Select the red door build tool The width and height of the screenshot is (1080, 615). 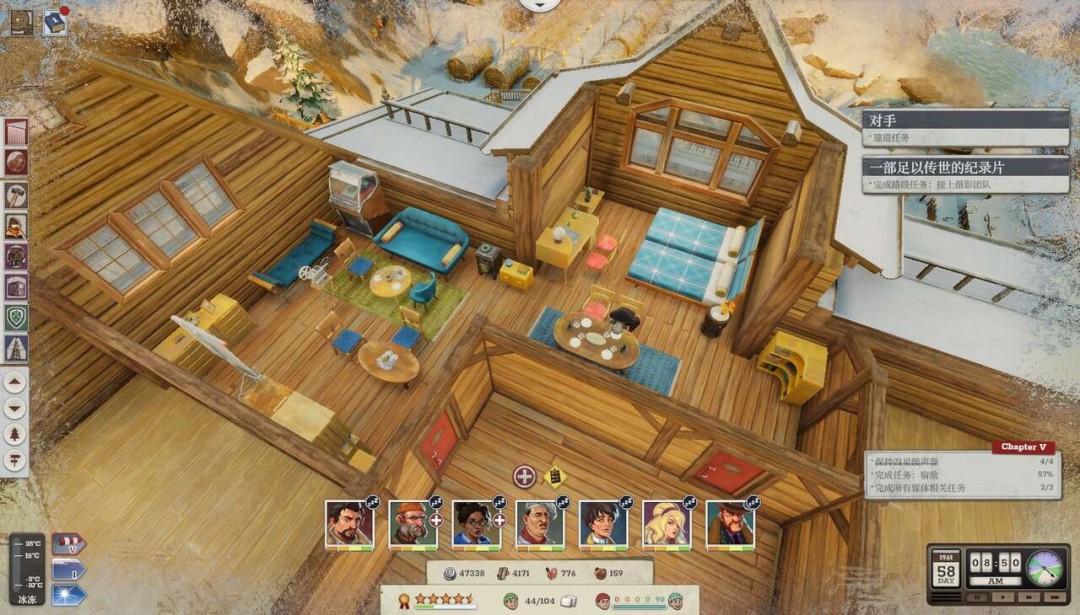[x=15, y=132]
